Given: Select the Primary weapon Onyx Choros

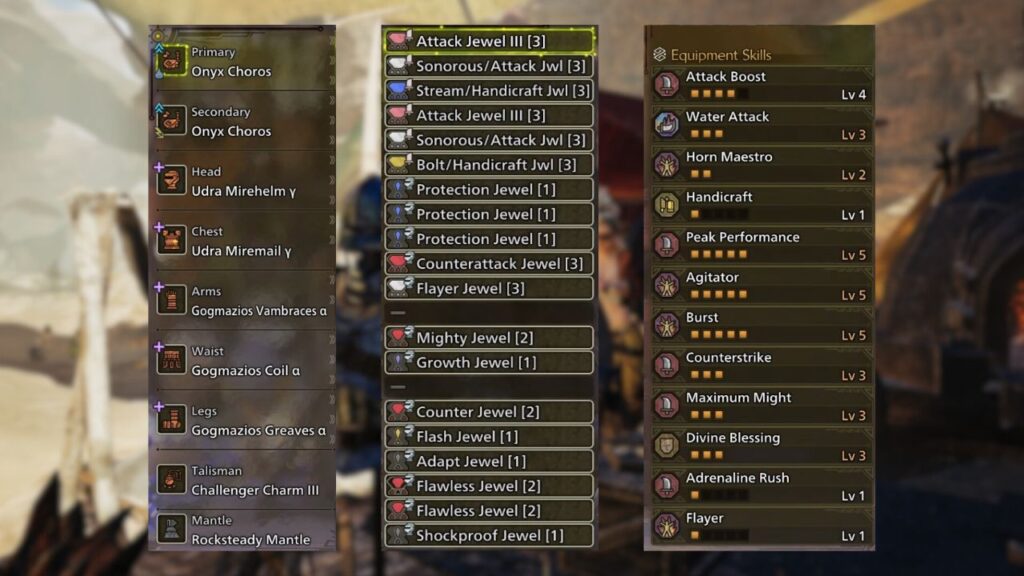Looking at the screenshot, I should tap(242, 62).
